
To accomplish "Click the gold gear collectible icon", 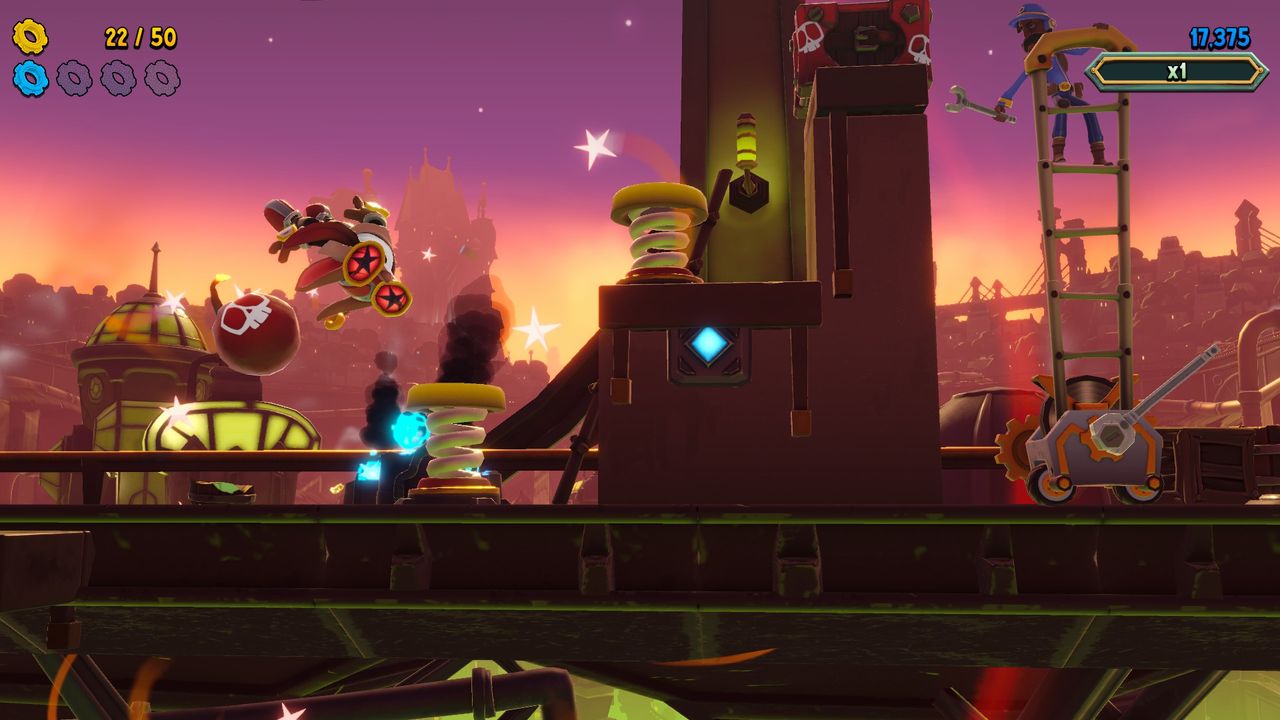I will [30, 37].
